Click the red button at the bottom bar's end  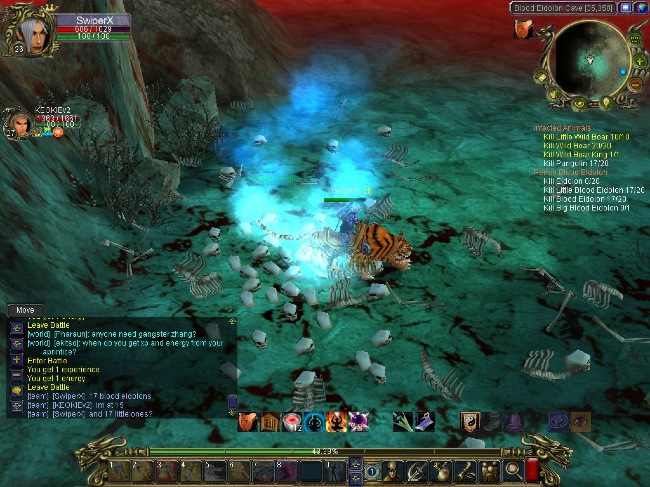click(x=533, y=469)
